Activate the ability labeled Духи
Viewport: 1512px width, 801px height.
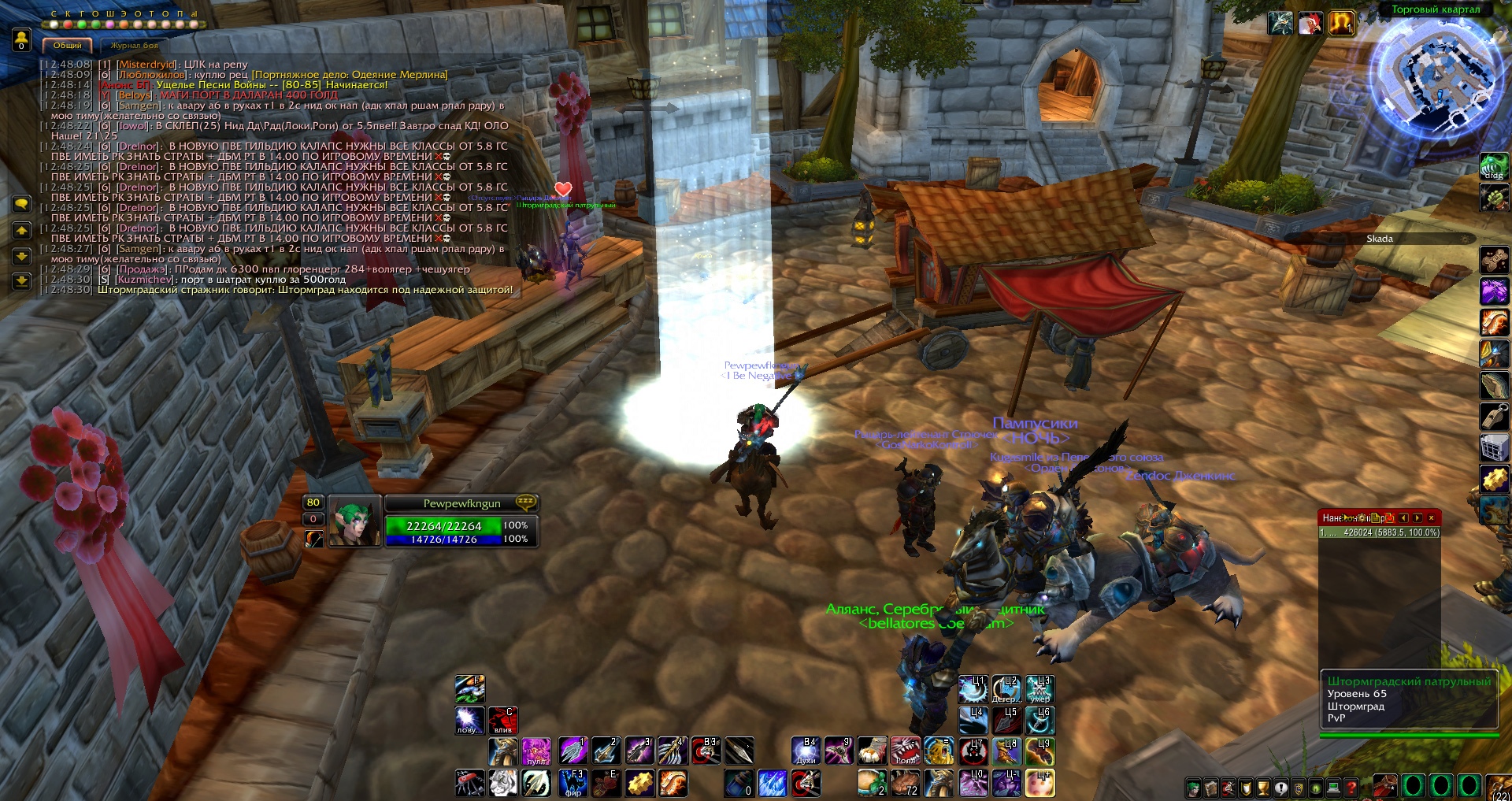coord(806,751)
